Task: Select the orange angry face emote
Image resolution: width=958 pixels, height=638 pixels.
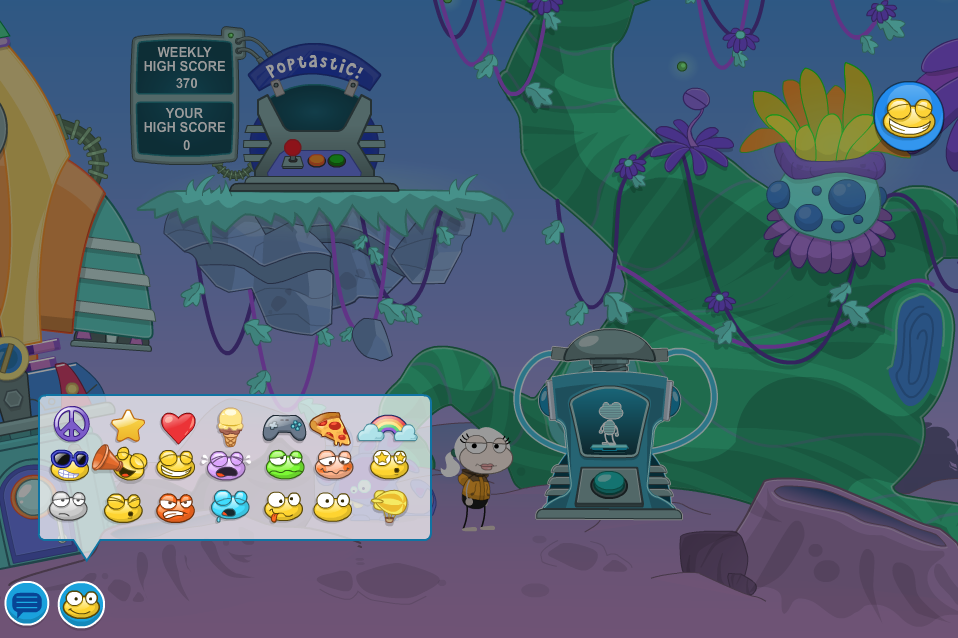Action: [175, 507]
